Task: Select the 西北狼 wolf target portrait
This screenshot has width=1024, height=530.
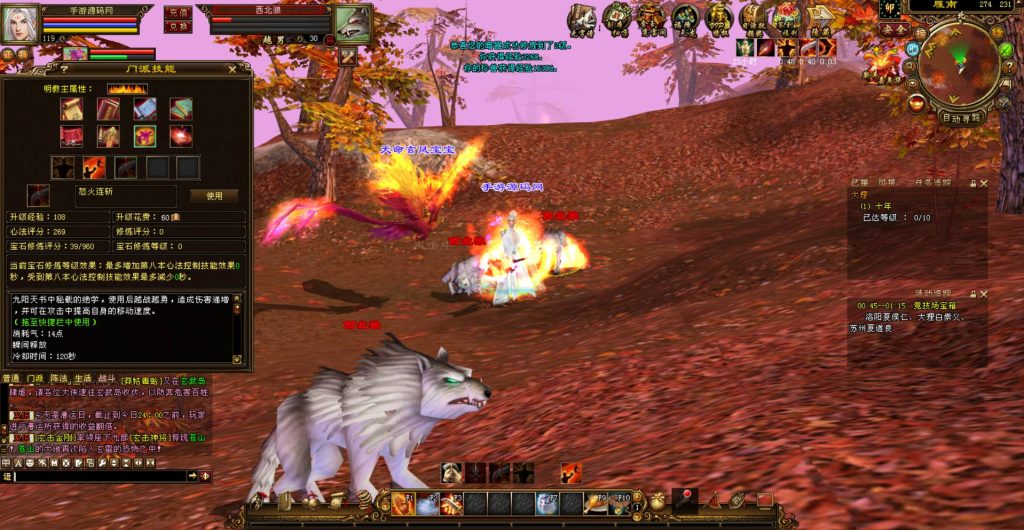Action: coord(351,22)
